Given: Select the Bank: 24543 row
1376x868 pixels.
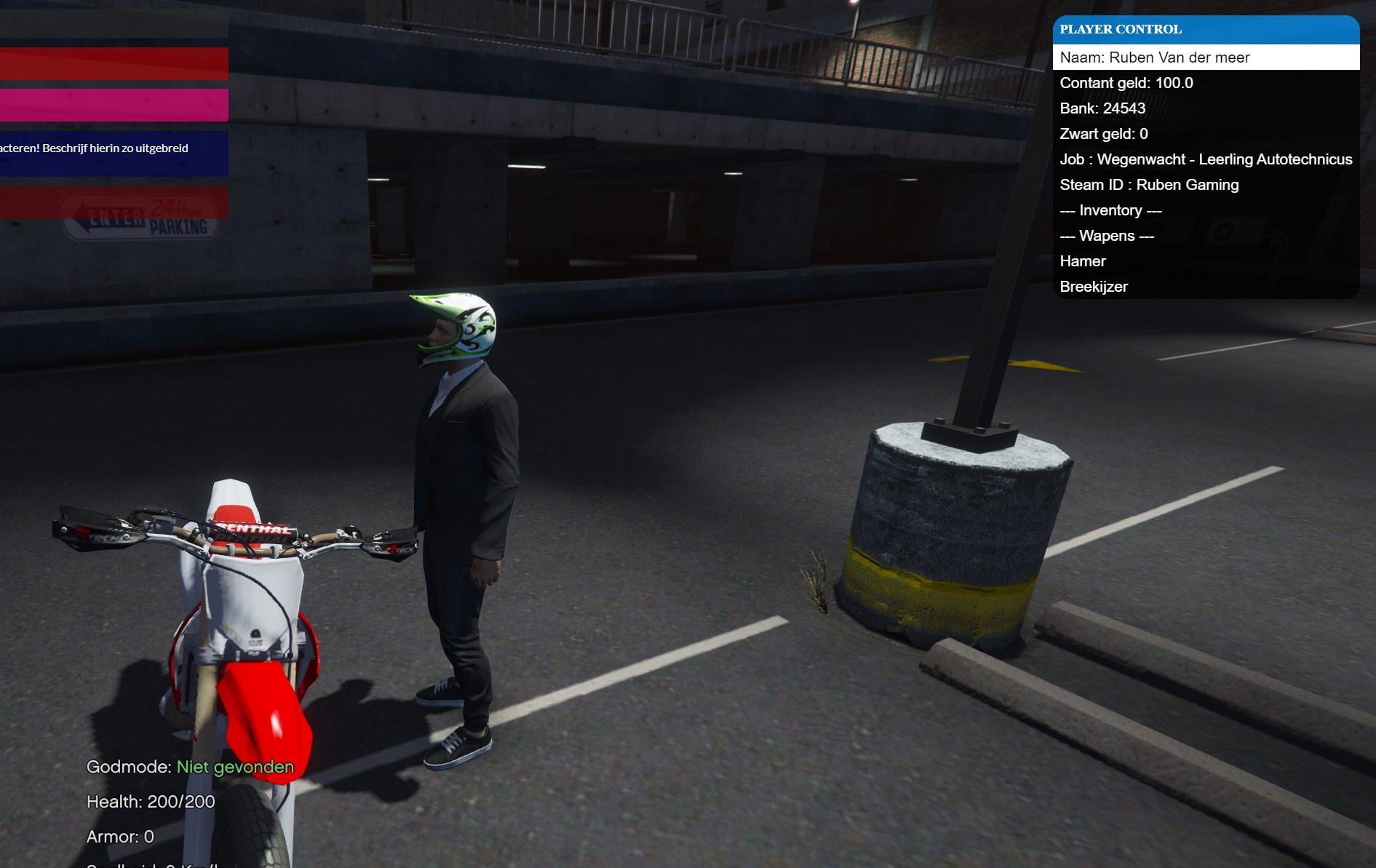Looking at the screenshot, I should pyautogui.click(x=1205, y=108).
